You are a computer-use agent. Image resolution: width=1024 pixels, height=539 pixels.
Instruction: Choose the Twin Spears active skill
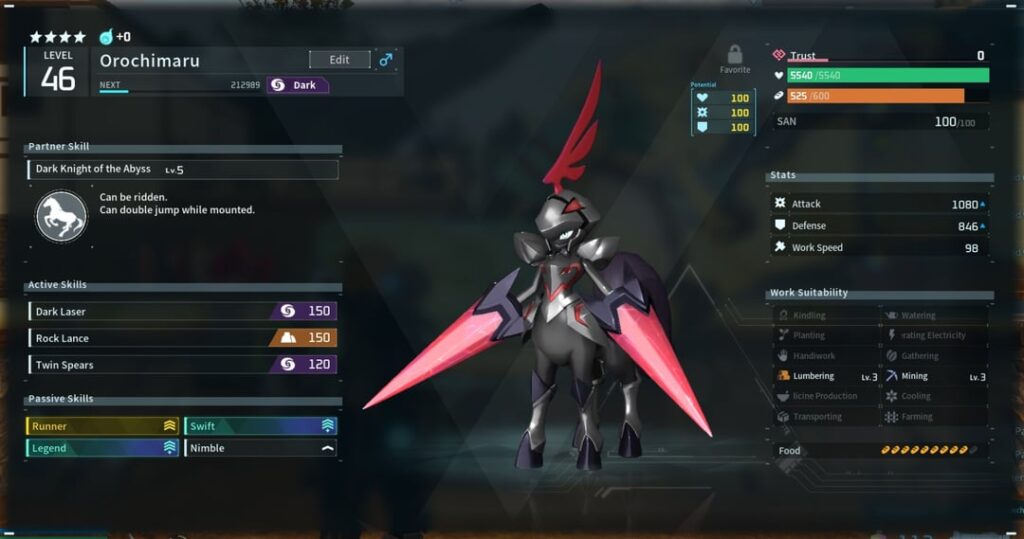pyautogui.click(x=182, y=364)
